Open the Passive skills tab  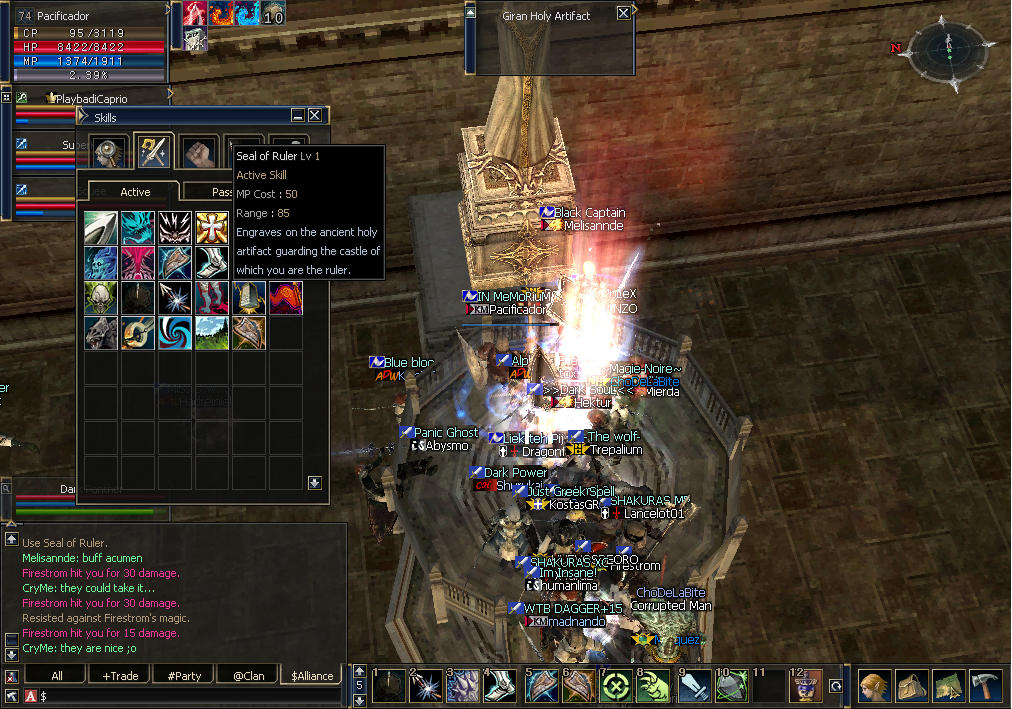(x=222, y=192)
